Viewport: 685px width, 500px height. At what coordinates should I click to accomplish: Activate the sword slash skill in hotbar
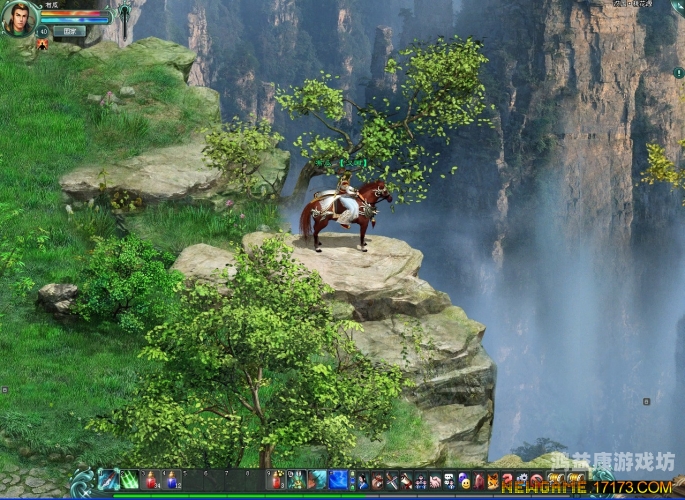(x=108, y=480)
